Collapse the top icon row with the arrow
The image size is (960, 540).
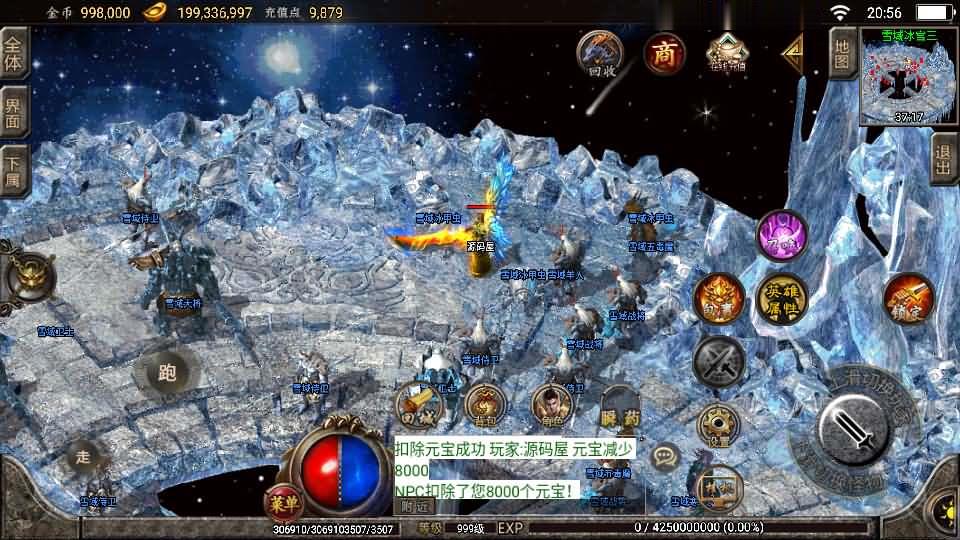click(793, 52)
